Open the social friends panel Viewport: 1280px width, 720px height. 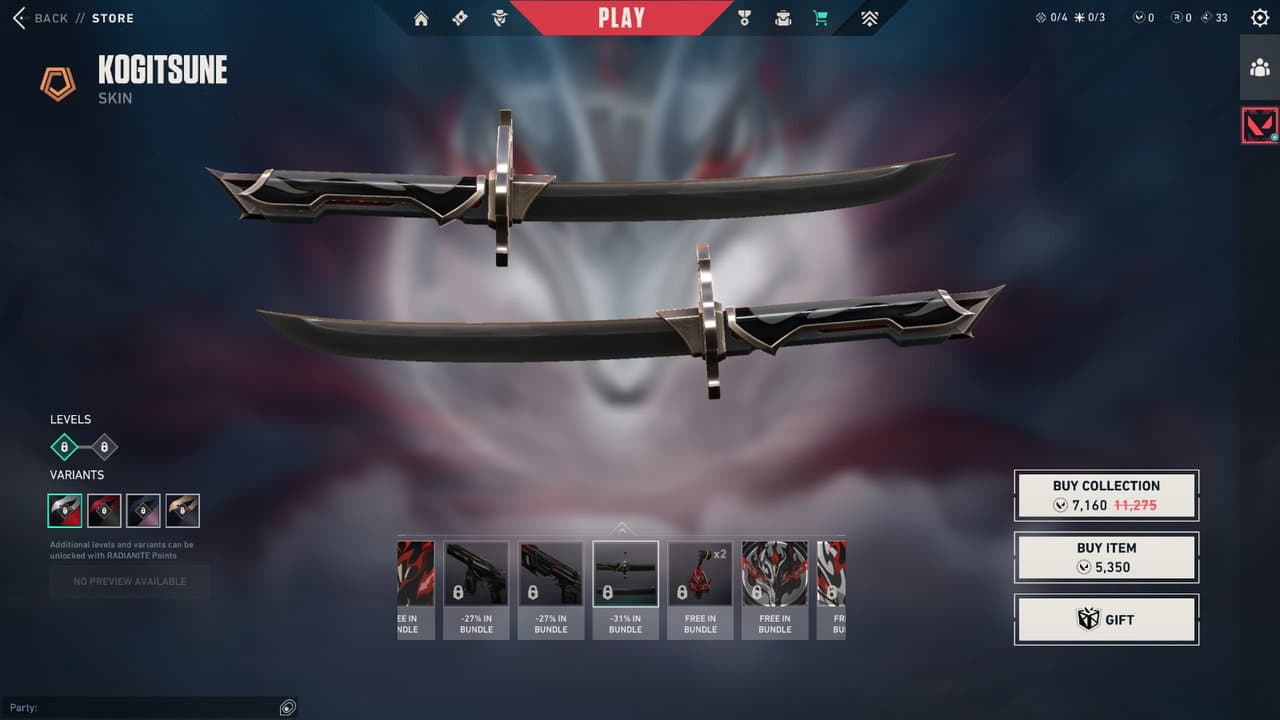[1259, 68]
